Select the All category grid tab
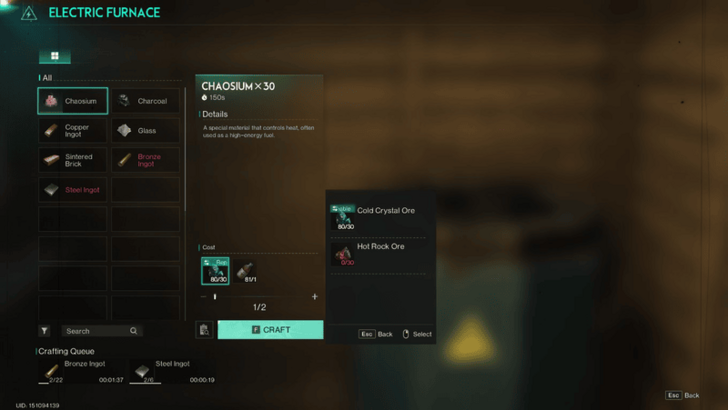The width and height of the screenshot is (728, 410). point(54,57)
